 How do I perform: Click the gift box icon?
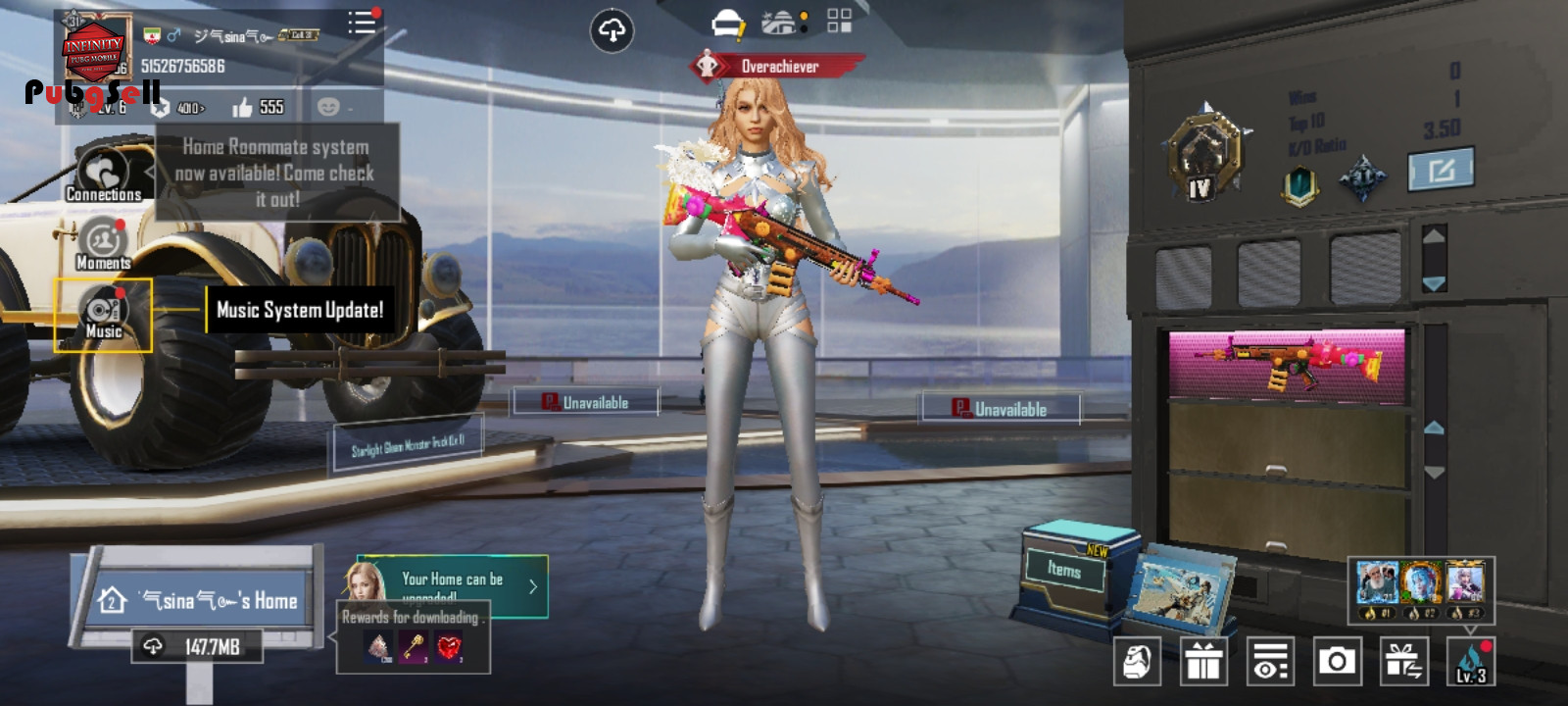(x=1203, y=662)
